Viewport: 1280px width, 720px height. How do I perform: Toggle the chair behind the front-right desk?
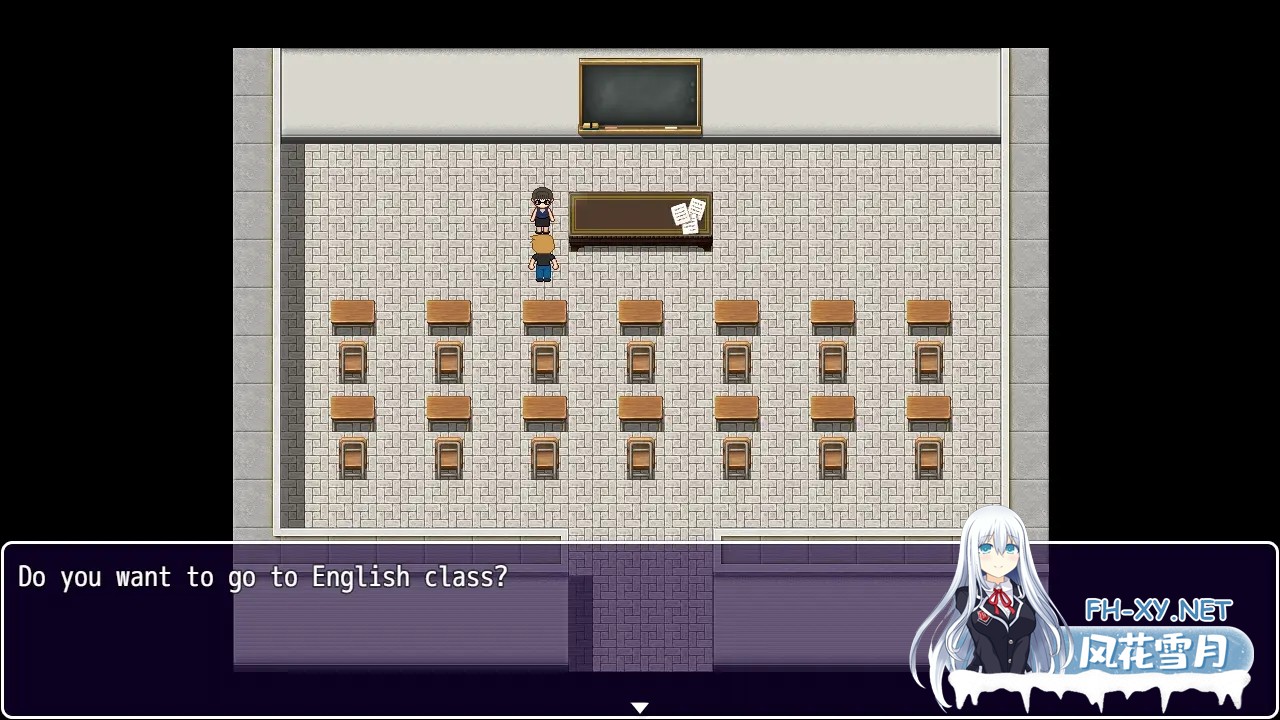tap(928, 362)
